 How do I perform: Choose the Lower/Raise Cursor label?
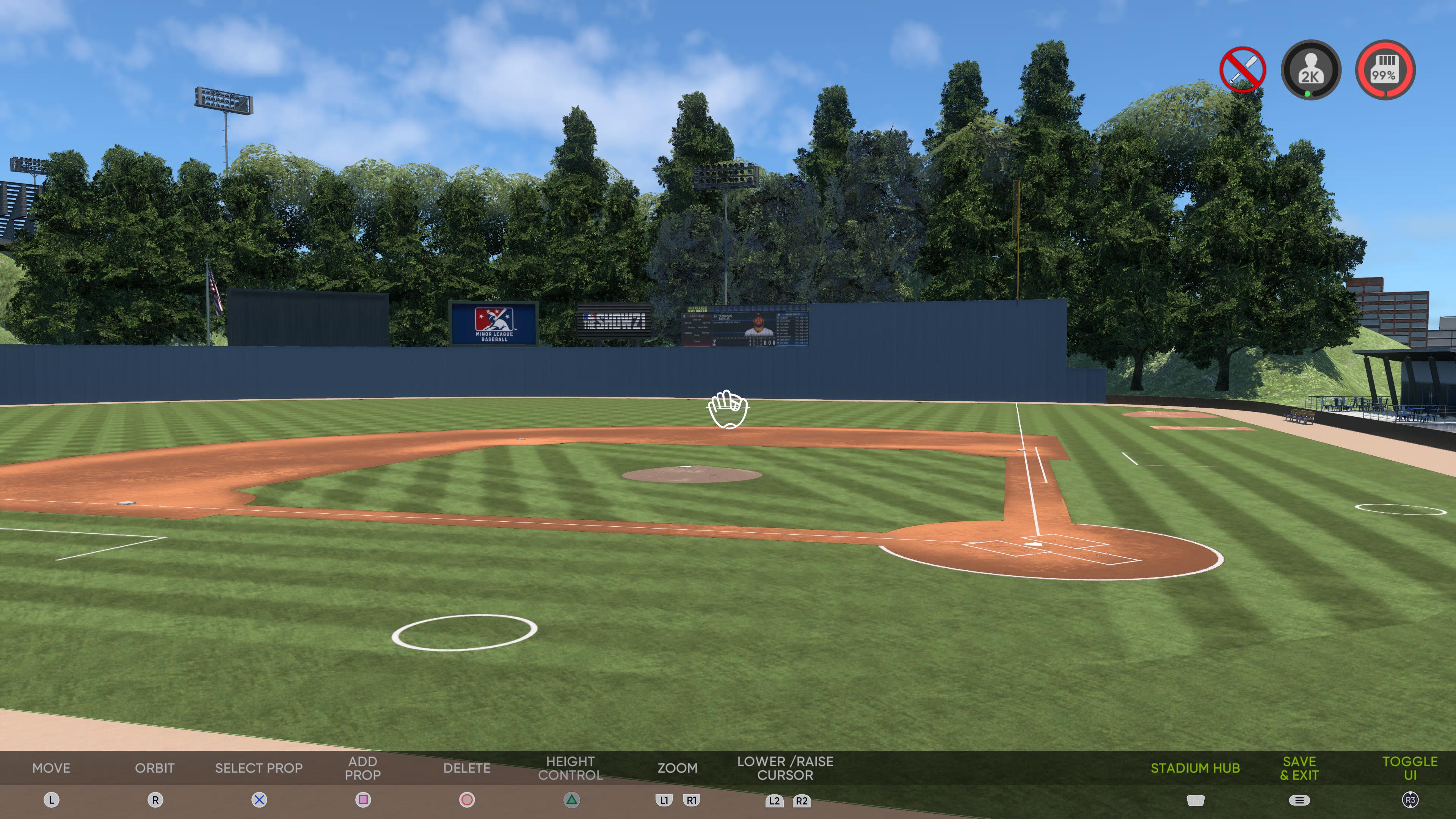[x=785, y=768]
